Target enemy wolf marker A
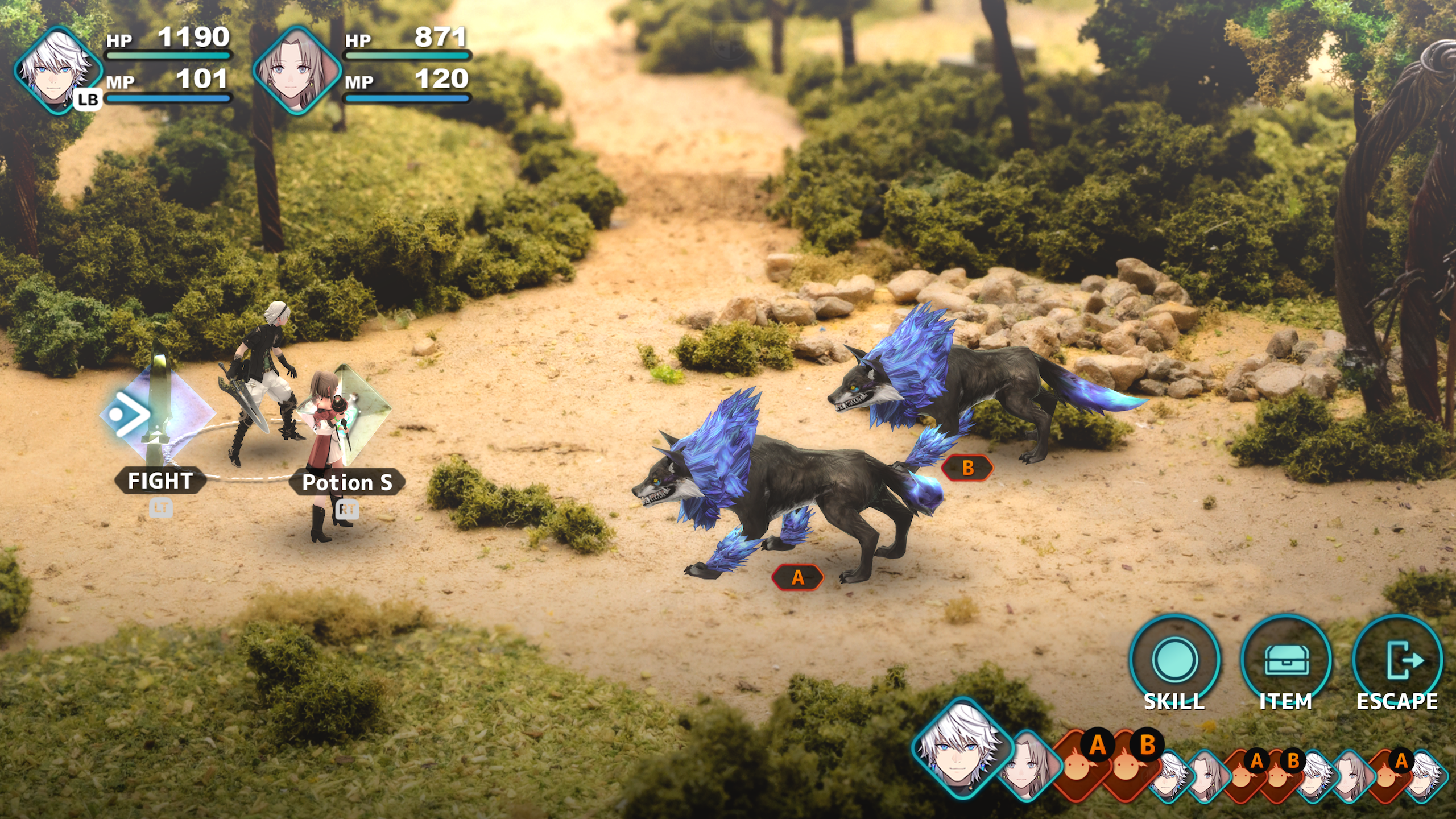Viewport: 1456px width, 819px height. tap(797, 577)
